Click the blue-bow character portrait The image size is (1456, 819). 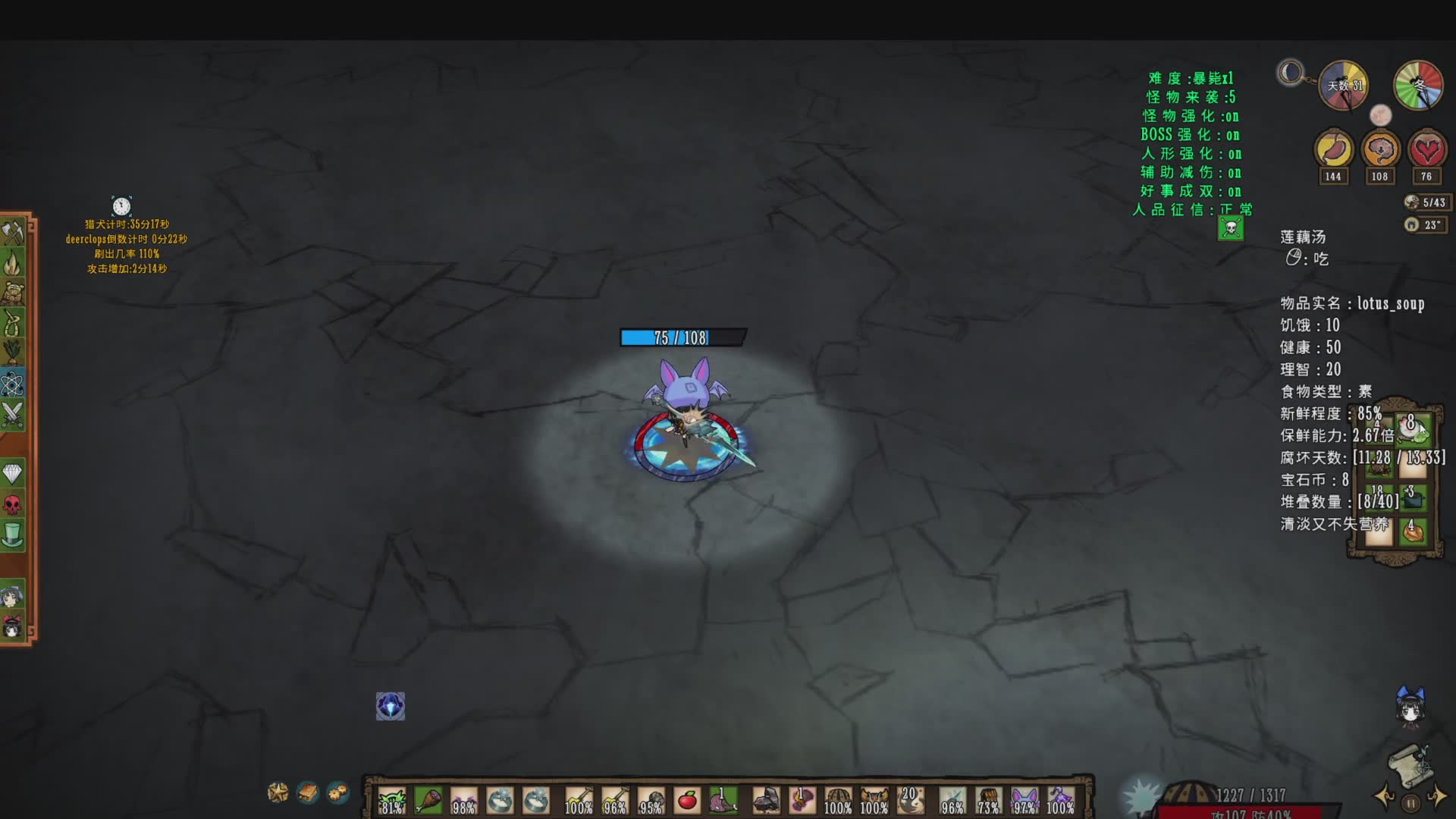[1410, 707]
